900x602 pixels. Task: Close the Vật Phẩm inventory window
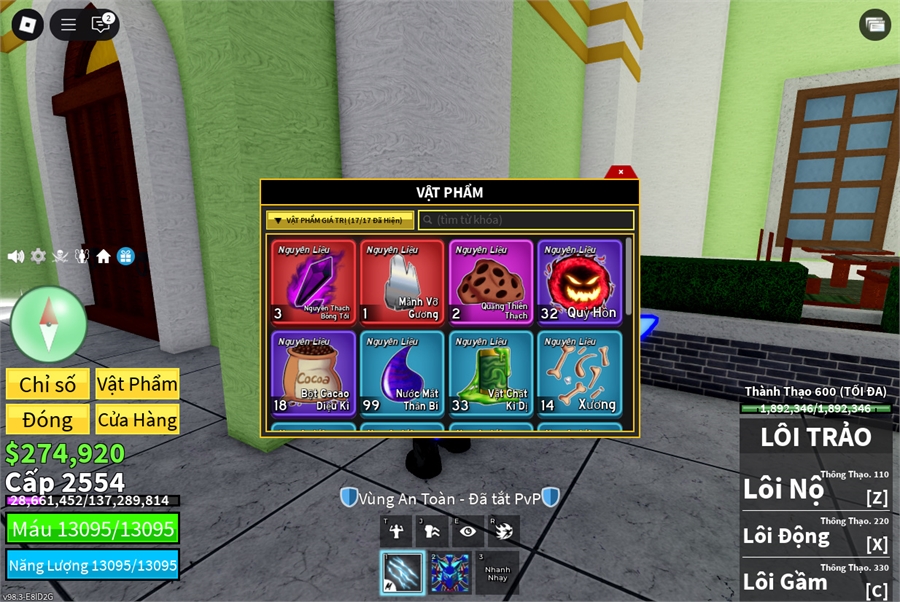tap(621, 172)
